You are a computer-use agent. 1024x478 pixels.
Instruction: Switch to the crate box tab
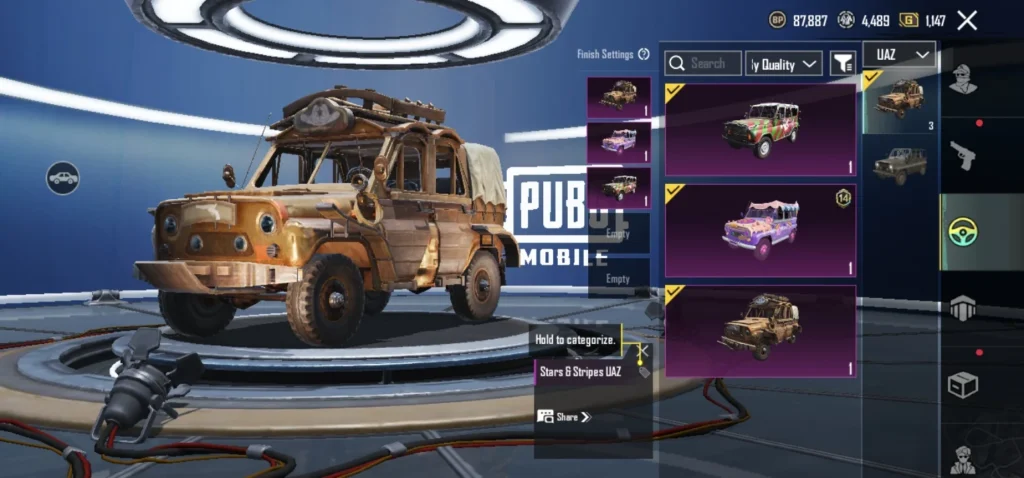(963, 385)
